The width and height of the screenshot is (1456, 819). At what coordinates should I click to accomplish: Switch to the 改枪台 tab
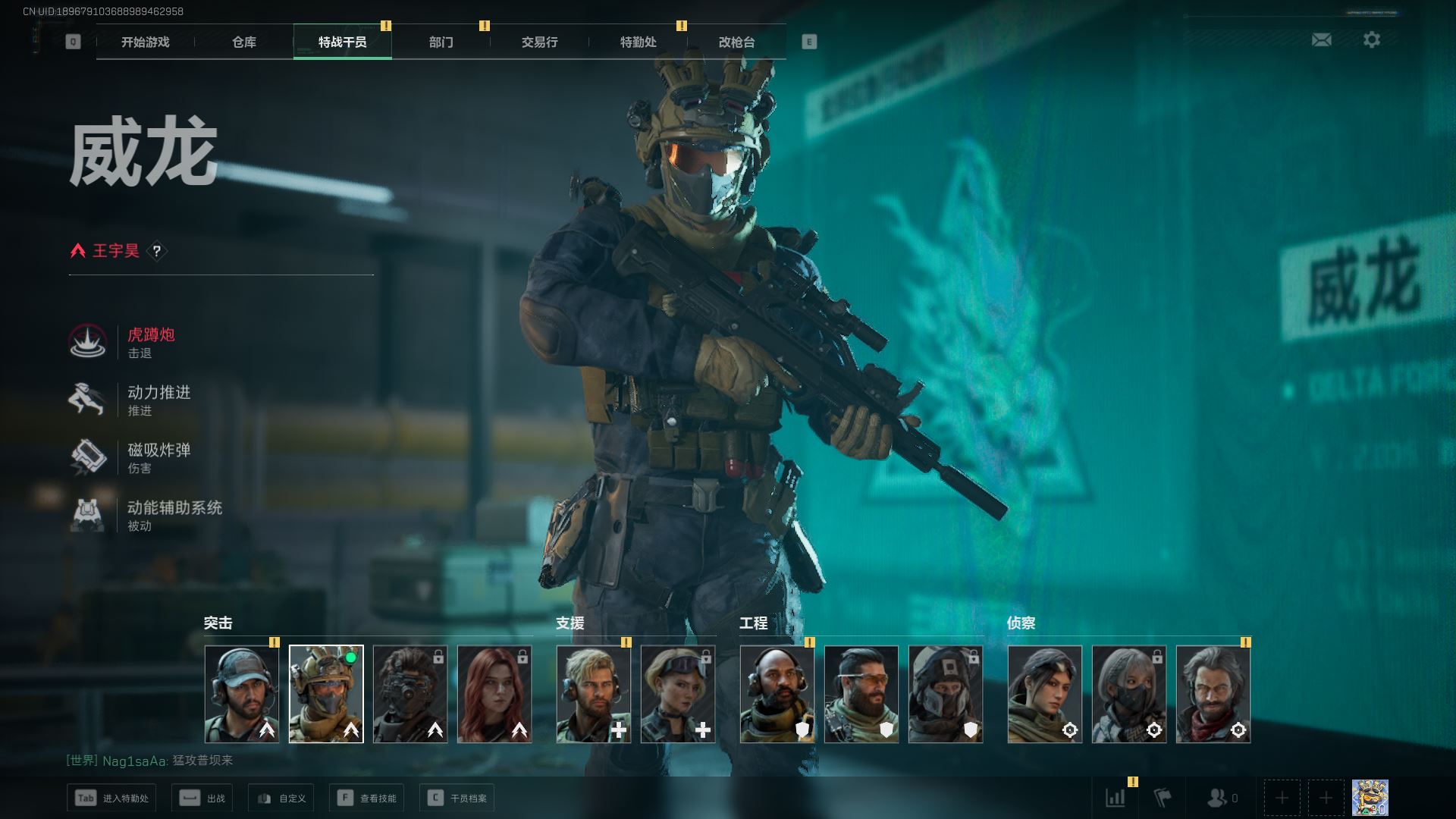(736, 42)
